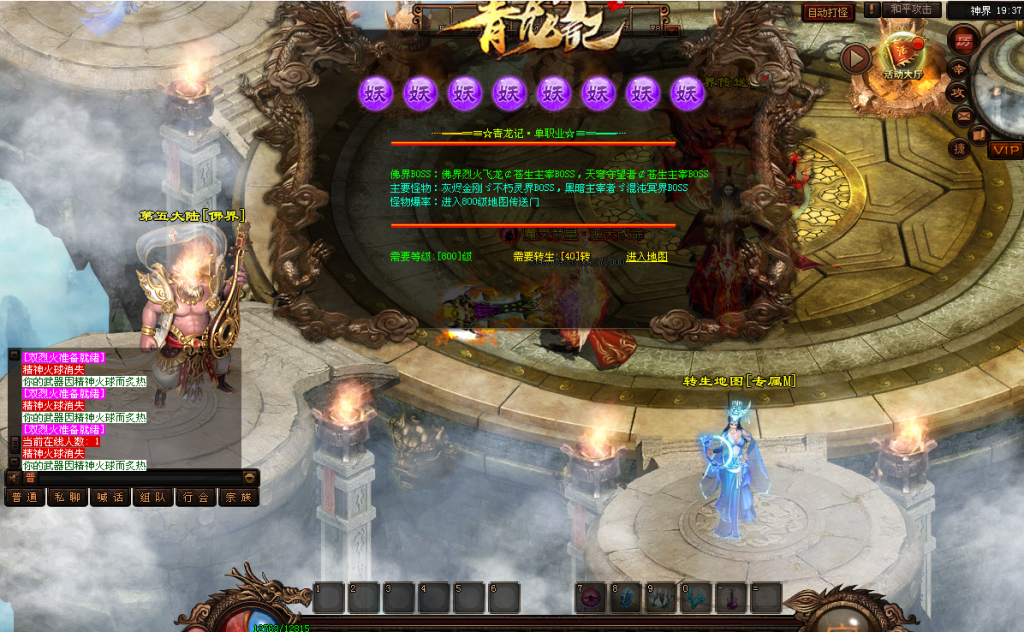
Task: Use the purple orb item in slot 7
Action: (x=592, y=598)
